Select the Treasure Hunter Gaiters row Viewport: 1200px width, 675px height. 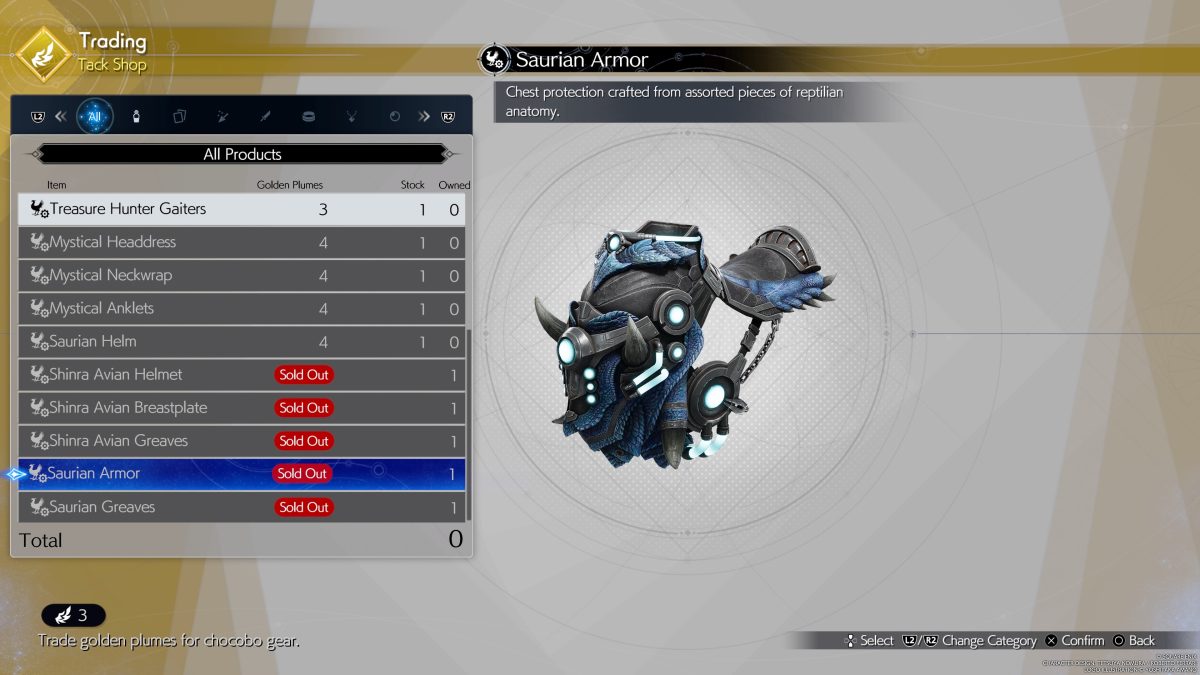(241, 209)
